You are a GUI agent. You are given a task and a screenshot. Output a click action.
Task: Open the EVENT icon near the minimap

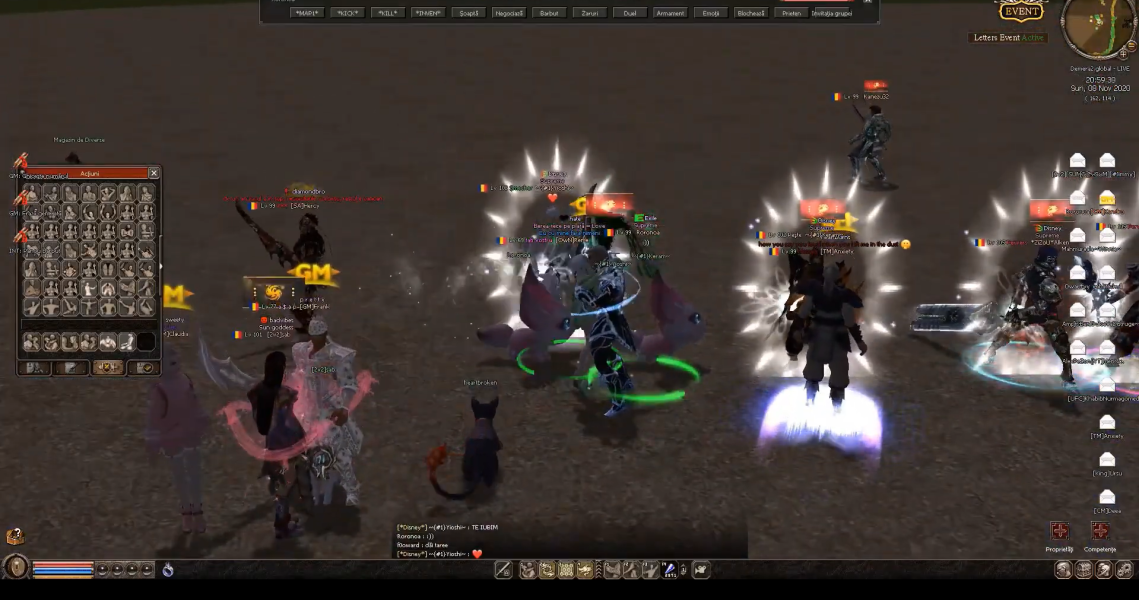[x=1021, y=12]
